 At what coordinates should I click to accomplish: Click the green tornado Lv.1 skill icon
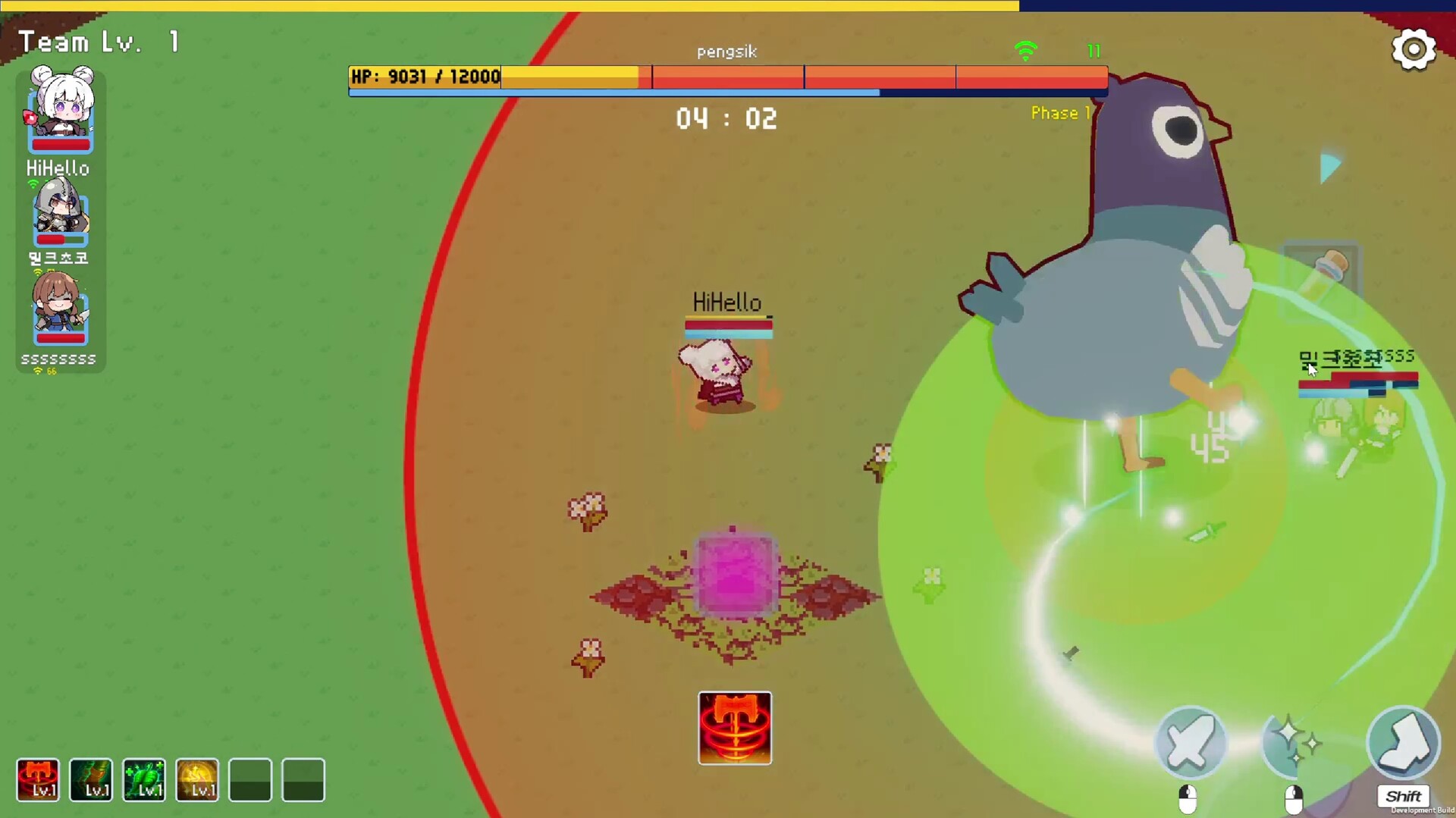(91, 780)
